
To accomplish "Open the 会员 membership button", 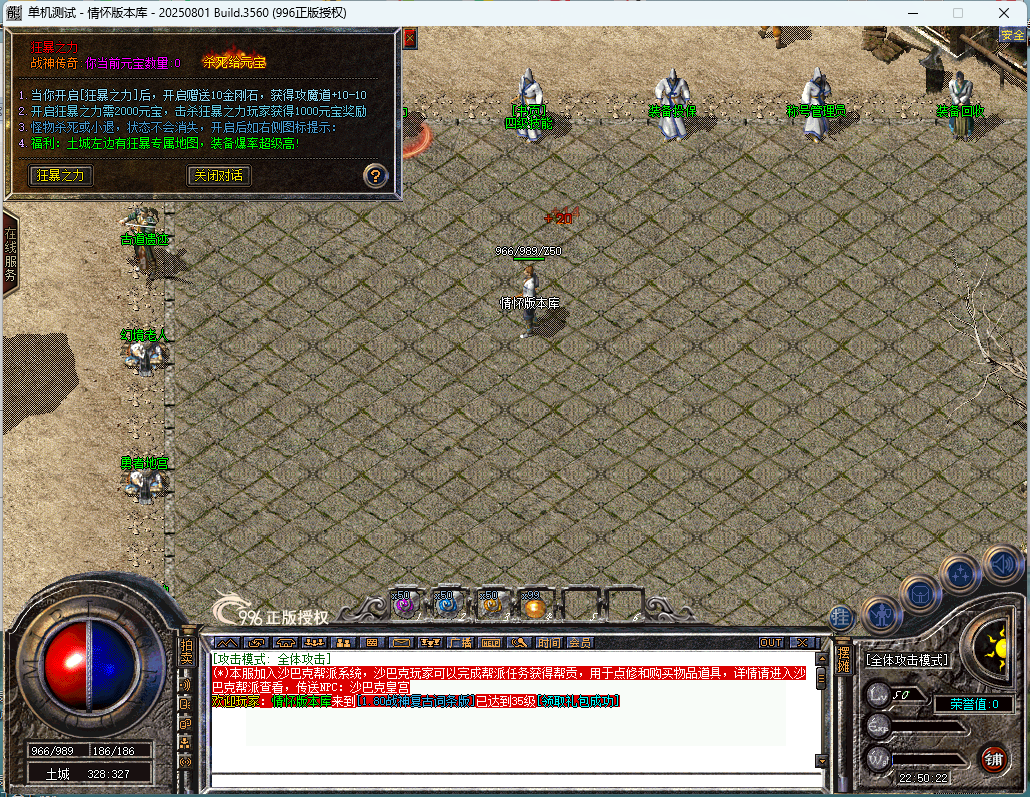I will pos(579,642).
